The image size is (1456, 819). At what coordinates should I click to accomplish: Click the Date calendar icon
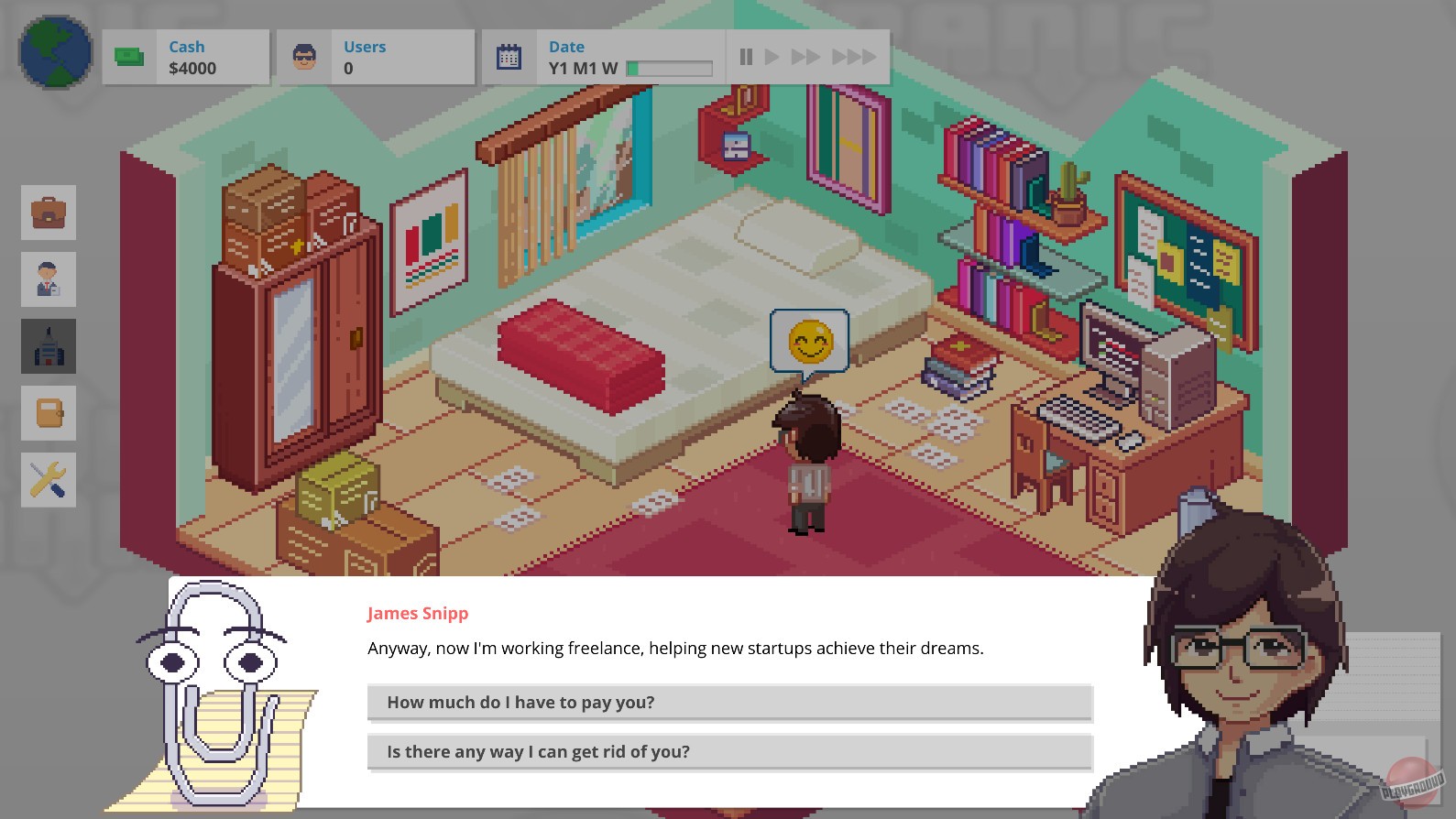[x=508, y=55]
